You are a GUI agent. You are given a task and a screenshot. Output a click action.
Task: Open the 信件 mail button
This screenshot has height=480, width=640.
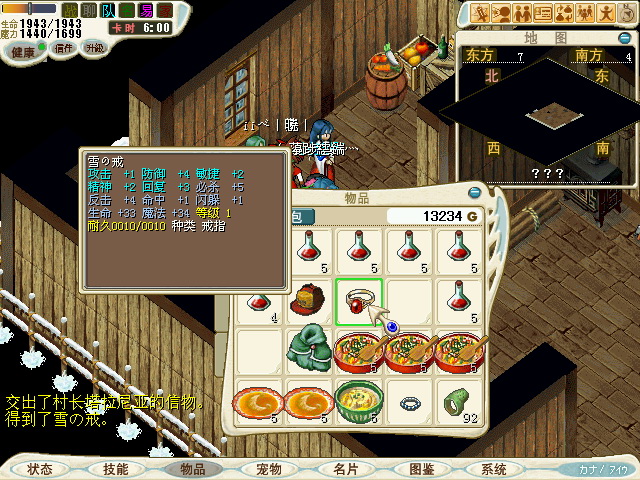tap(62, 48)
